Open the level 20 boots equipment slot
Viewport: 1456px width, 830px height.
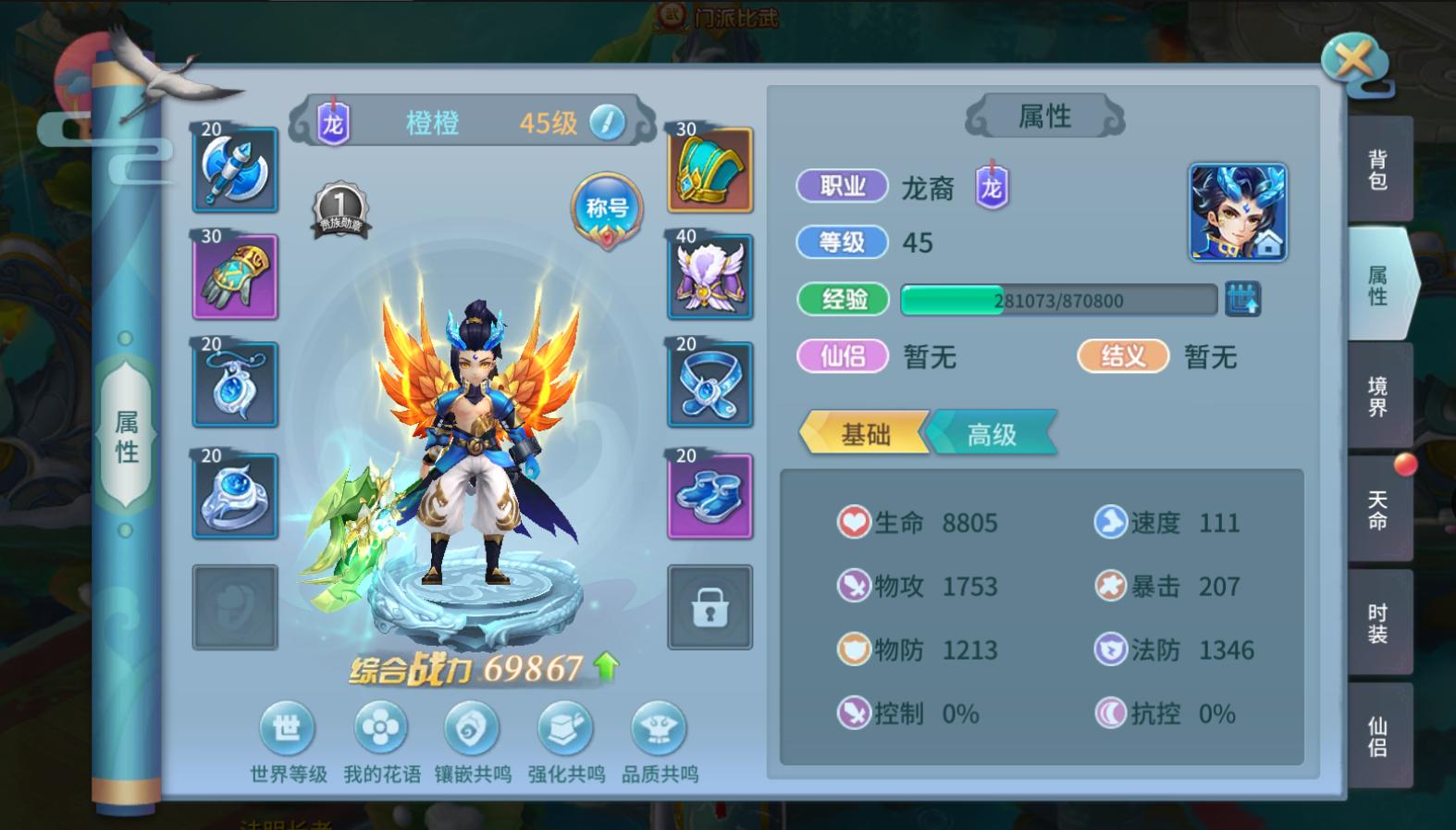click(x=709, y=497)
